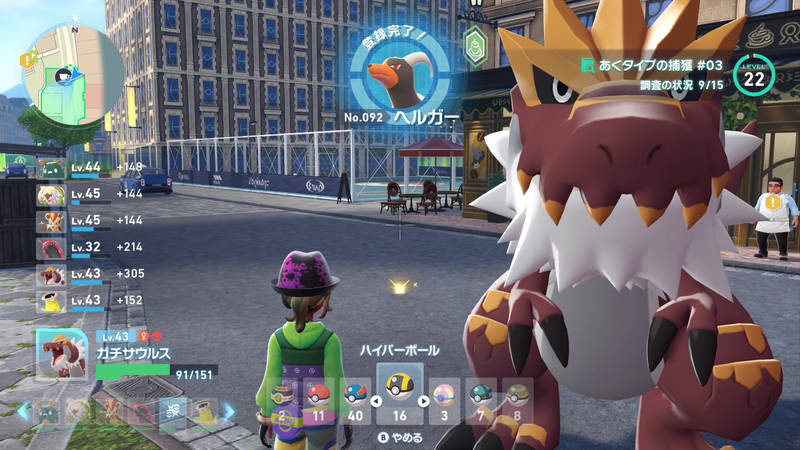Click the right arrow beside the Hyper Ball
The image size is (800, 450).
pyautogui.click(x=424, y=402)
